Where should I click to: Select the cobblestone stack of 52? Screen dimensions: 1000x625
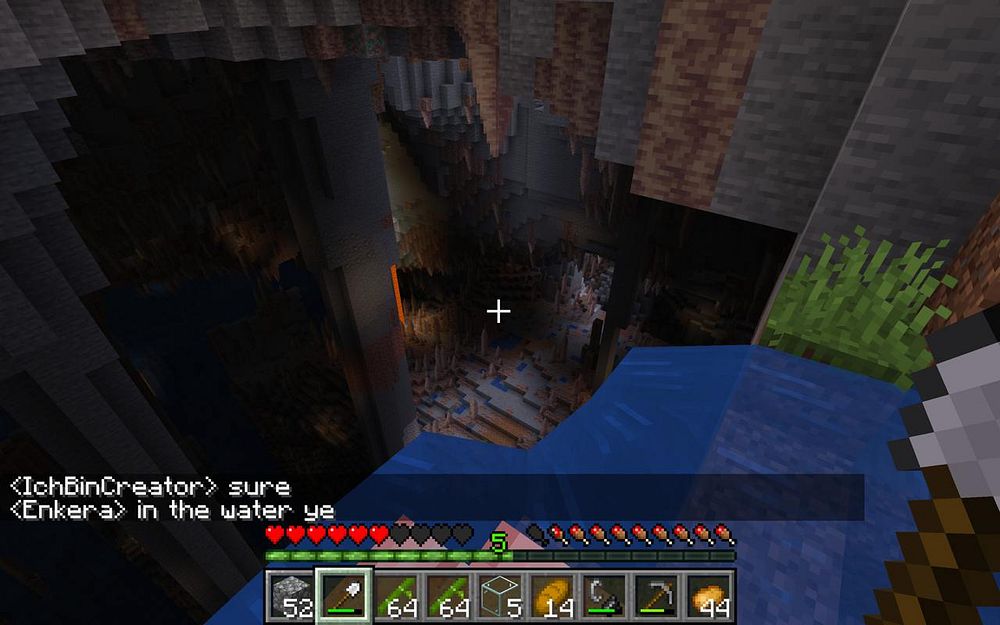290,595
